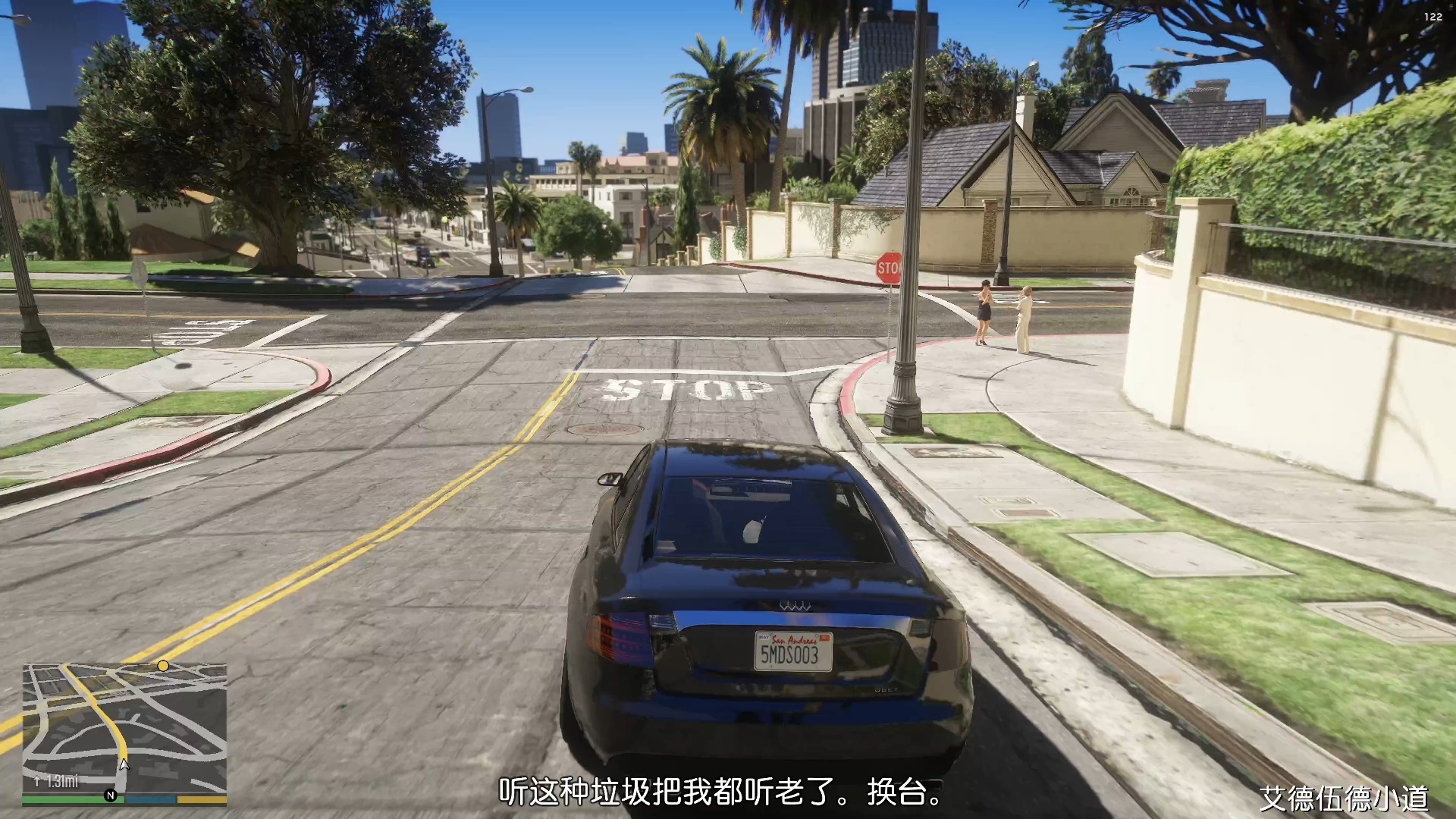Click the blue armor segment of the status bar

click(149, 799)
